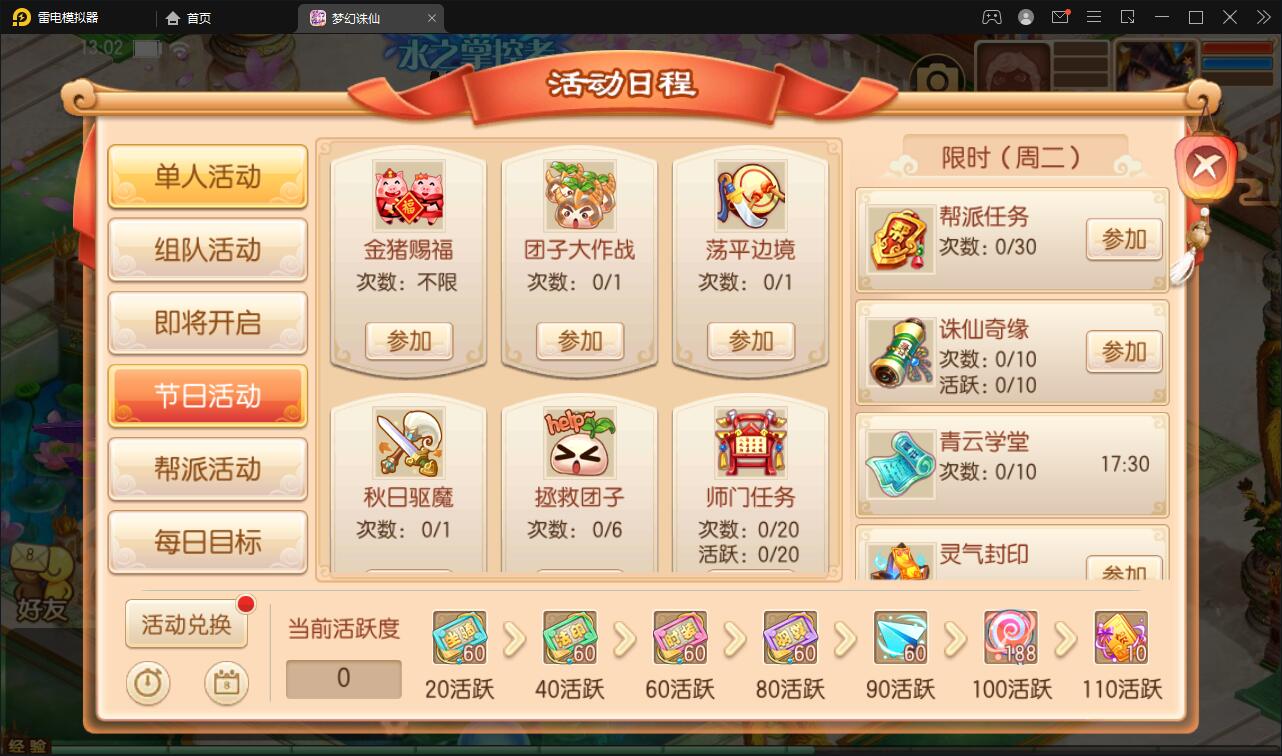This screenshot has height=756, width=1282.
Task: Click the 师门任务 sedan chair icon
Action: (751, 443)
